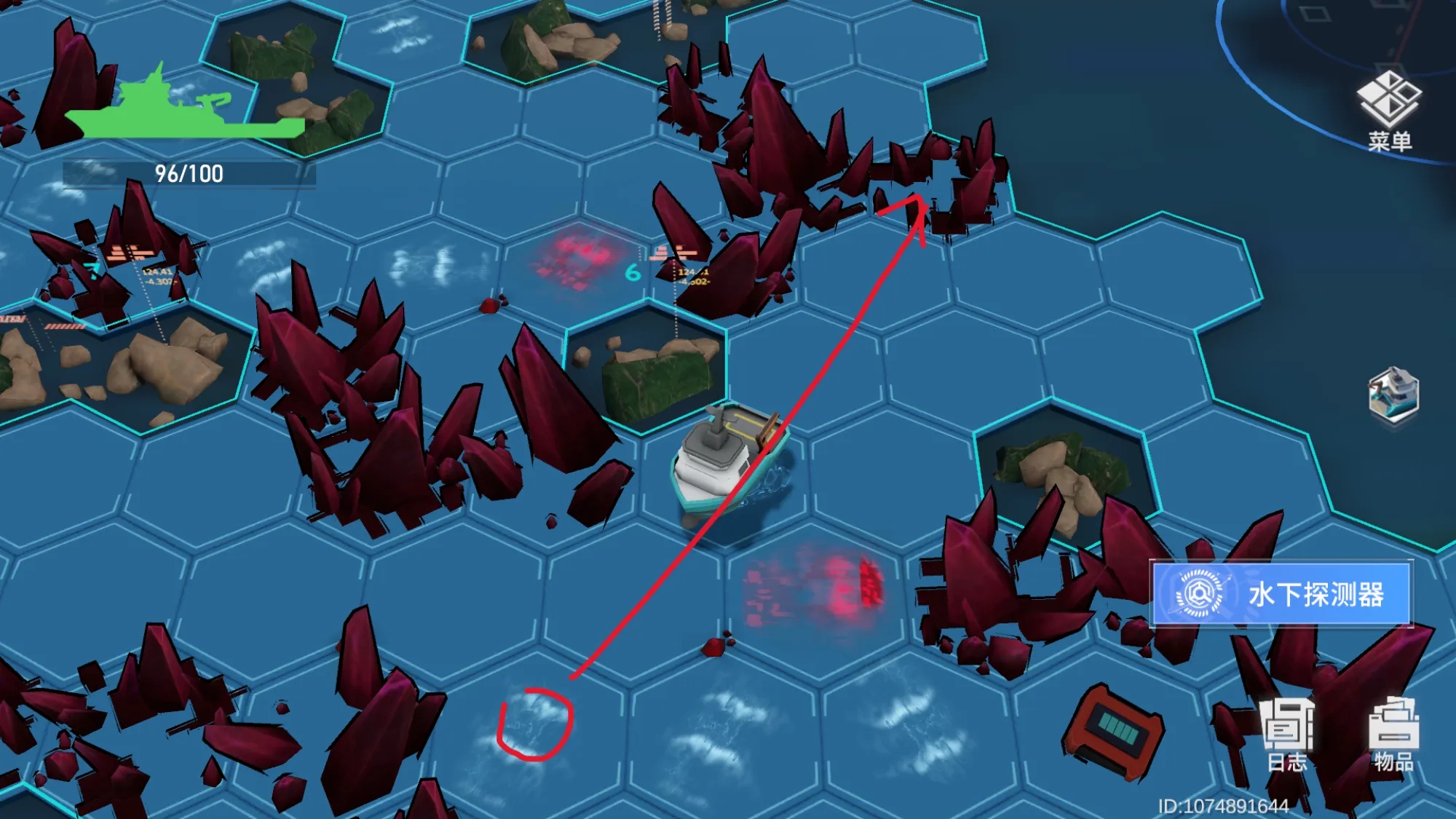The width and height of the screenshot is (1456, 819).
Task: Open the 菜单 menu
Action: point(1389,111)
